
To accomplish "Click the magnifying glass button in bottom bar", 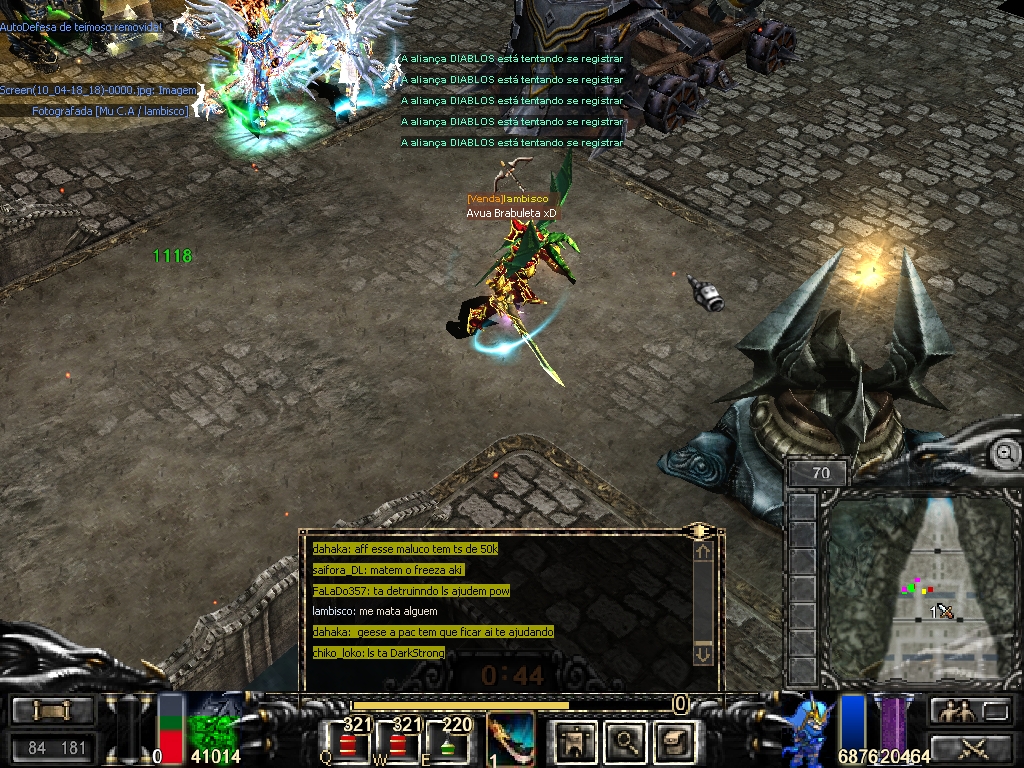I will click(626, 741).
